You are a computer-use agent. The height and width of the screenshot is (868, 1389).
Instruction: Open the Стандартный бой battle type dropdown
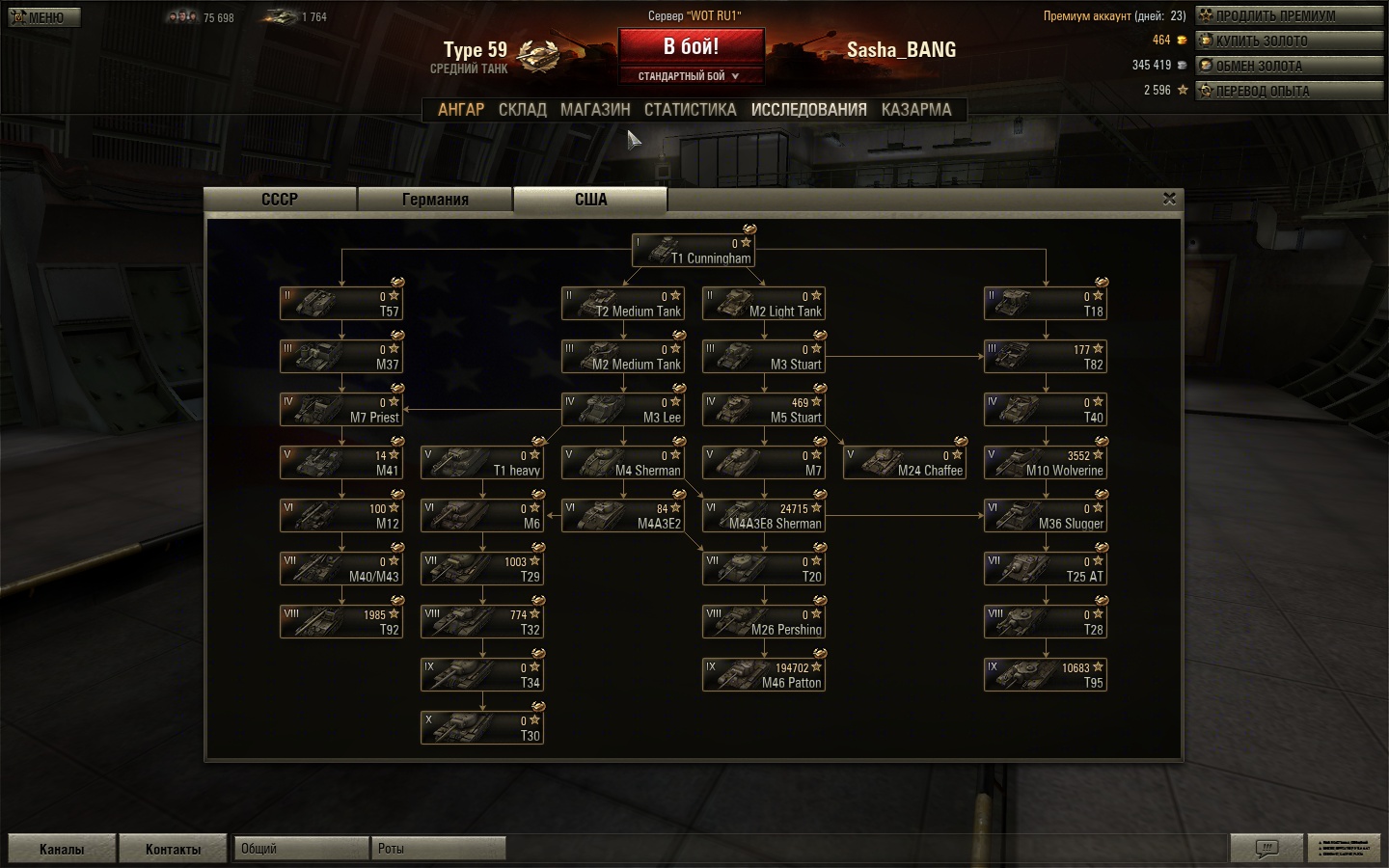tap(691, 76)
